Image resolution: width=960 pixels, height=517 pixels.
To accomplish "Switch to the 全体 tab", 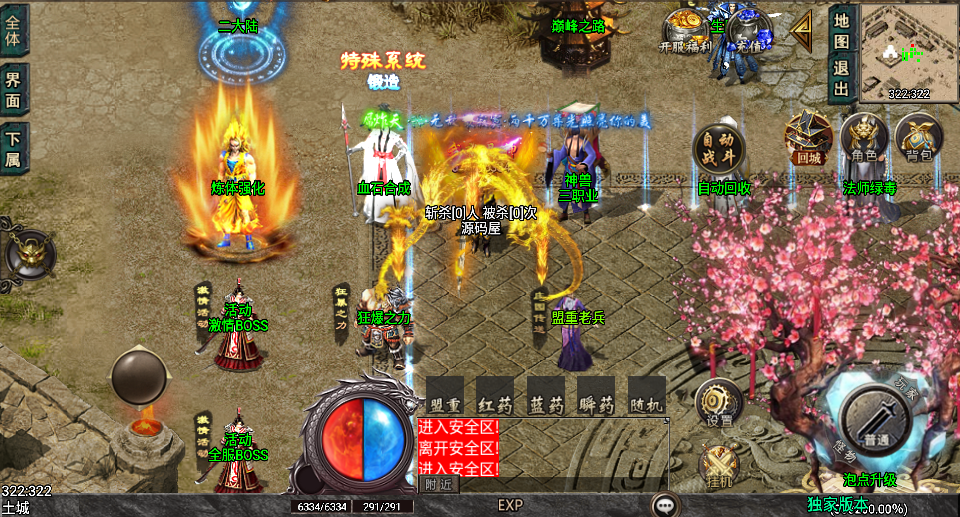I will coord(13,30).
